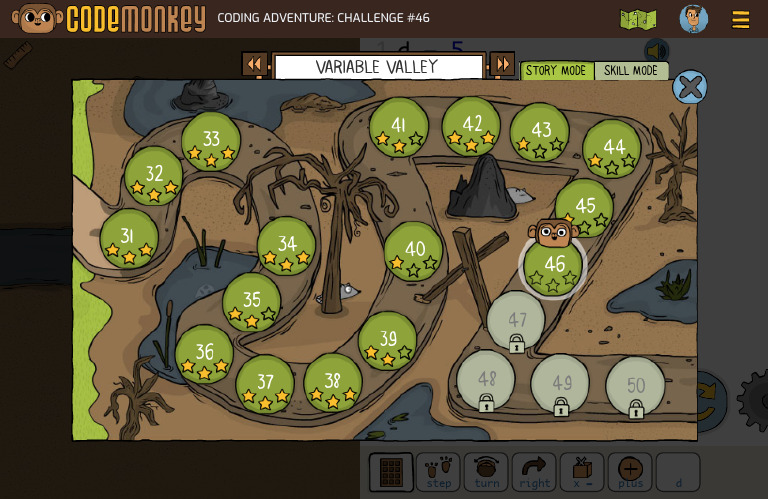
Task: Go to the next world map
Action: tap(502, 65)
